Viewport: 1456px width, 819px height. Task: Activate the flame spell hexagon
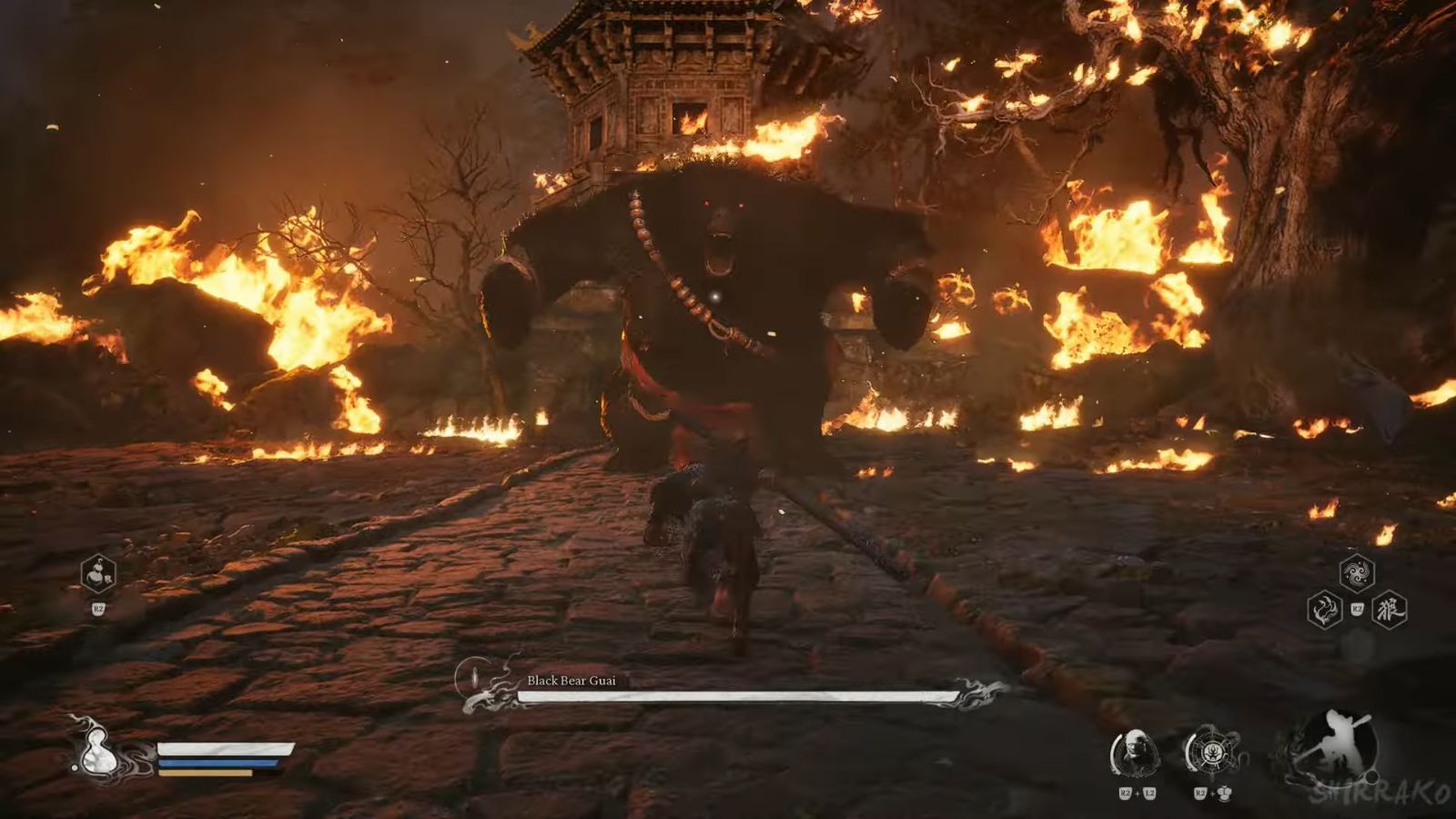tap(1325, 610)
